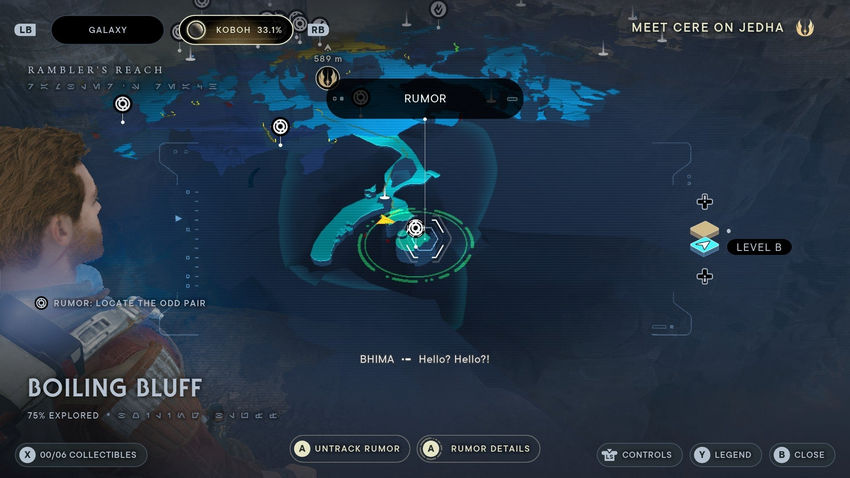Close the holomap
The width and height of the screenshot is (850, 478).
point(799,455)
